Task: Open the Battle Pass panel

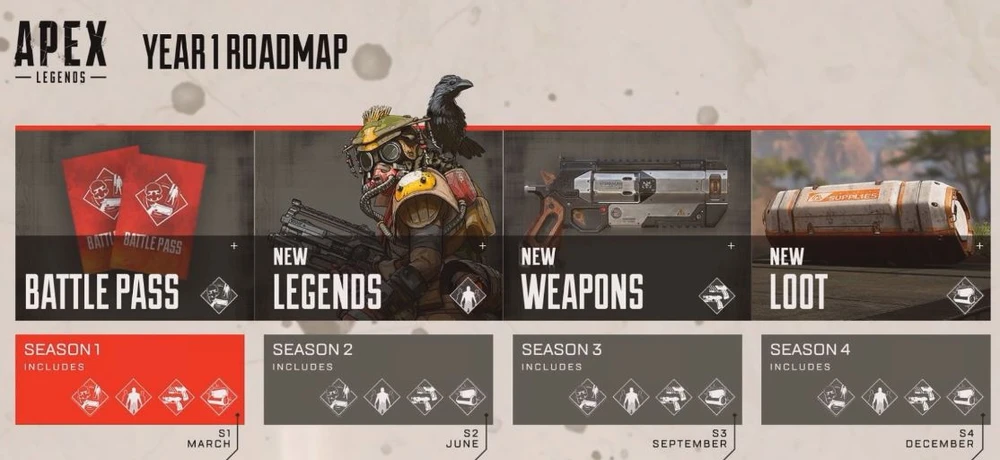Action: (x=134, y=225)
